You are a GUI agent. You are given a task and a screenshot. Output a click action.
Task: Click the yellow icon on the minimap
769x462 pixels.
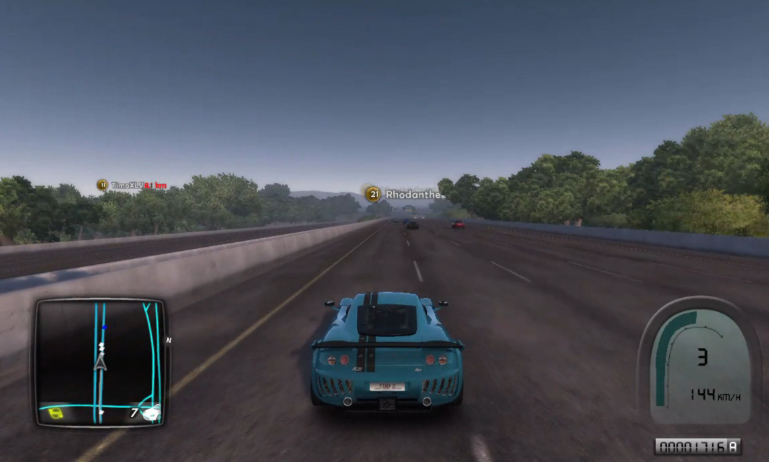(x=57, y=412)
